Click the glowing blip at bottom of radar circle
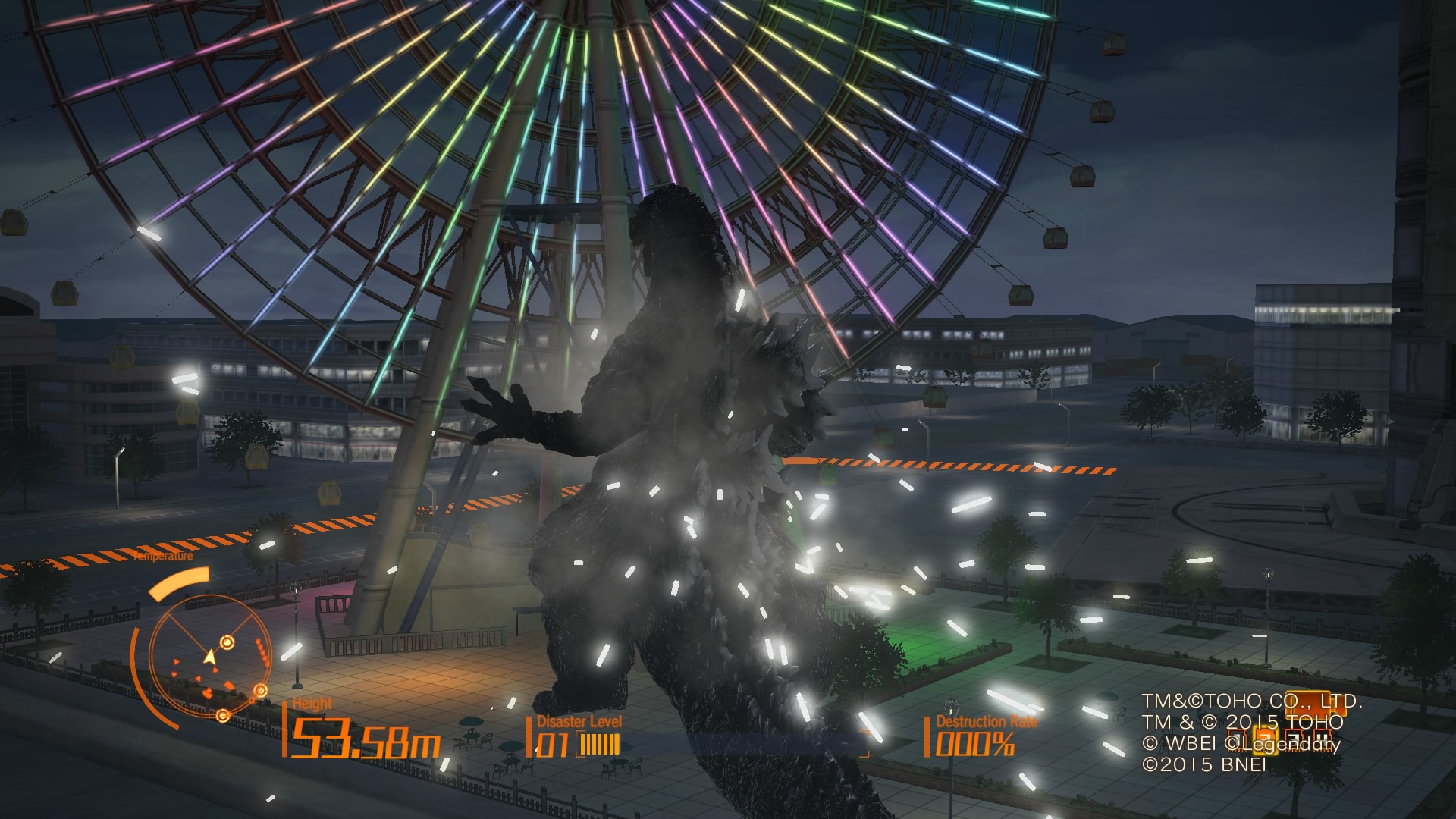The height and width of the screenshot is (819, 1456). pyautogui.click(x=222, y=716)
